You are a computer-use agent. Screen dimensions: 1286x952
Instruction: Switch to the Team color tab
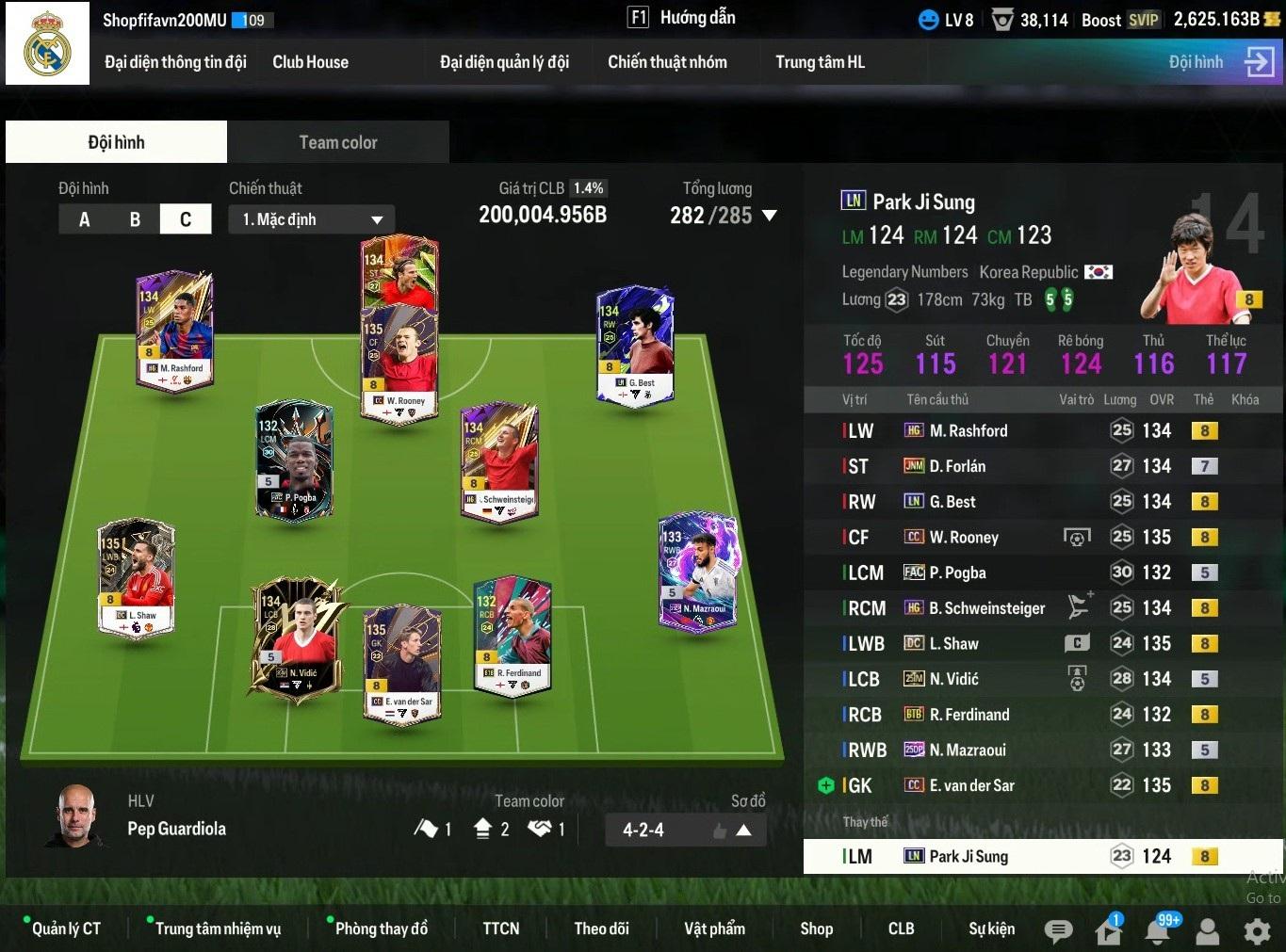point(337,142)
